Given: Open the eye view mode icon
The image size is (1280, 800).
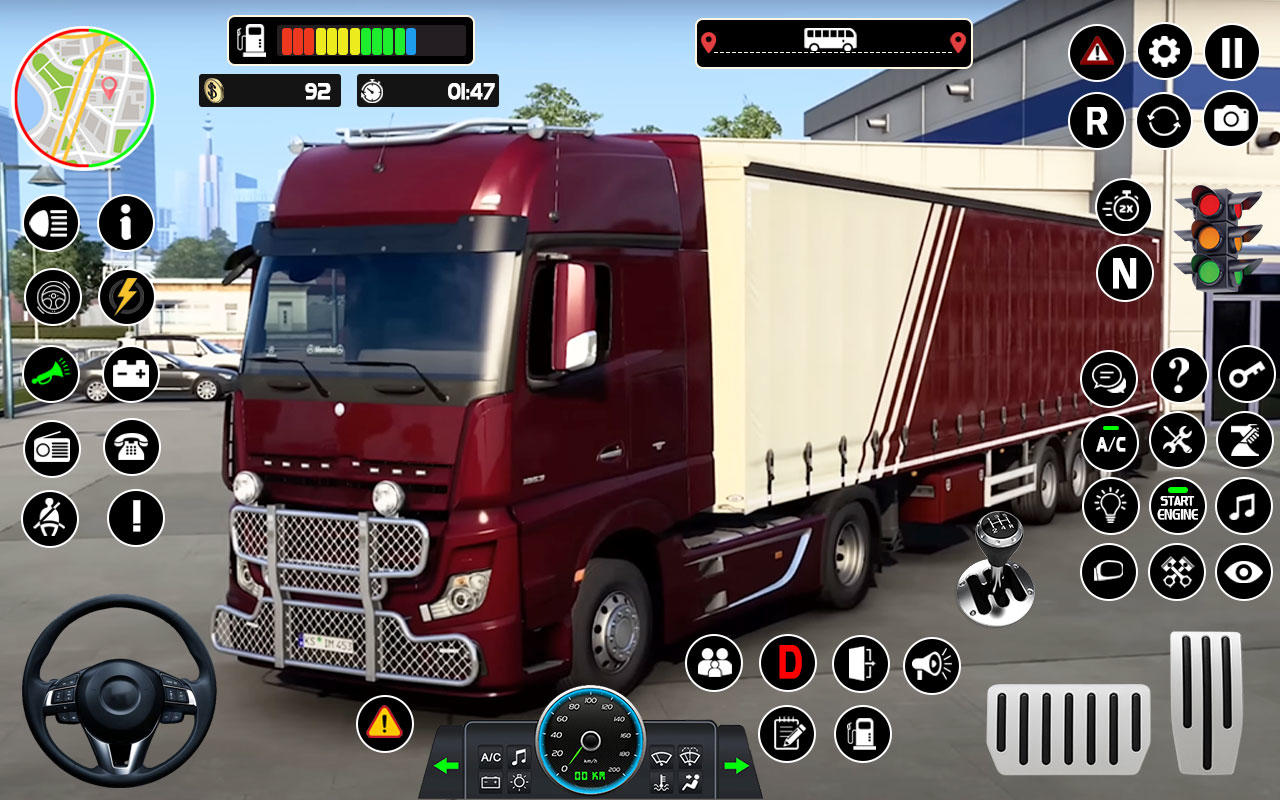Looking at the screenshot, I should (1244, 573).
